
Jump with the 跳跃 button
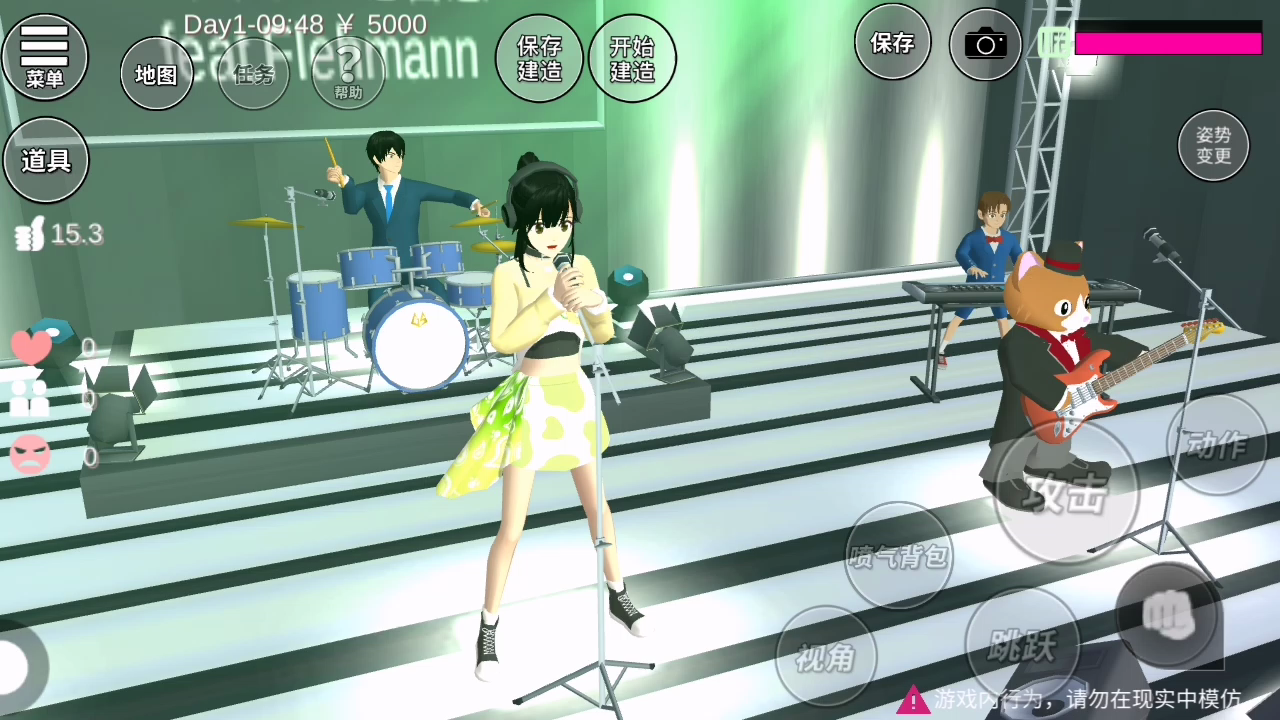click(1022, 645)
